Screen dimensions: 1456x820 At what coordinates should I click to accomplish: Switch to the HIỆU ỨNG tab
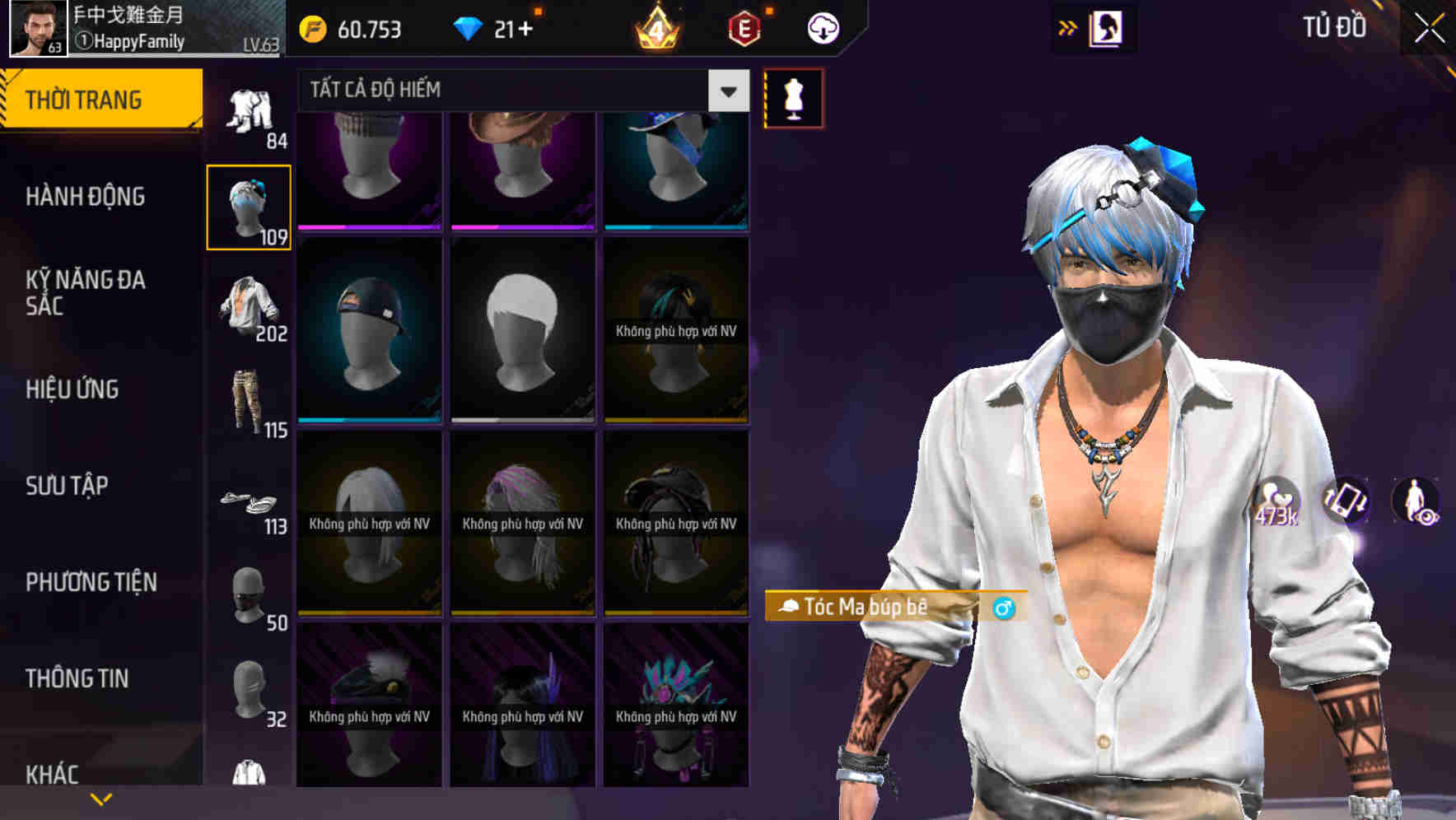pyautogui.click(x=72, y=389)
